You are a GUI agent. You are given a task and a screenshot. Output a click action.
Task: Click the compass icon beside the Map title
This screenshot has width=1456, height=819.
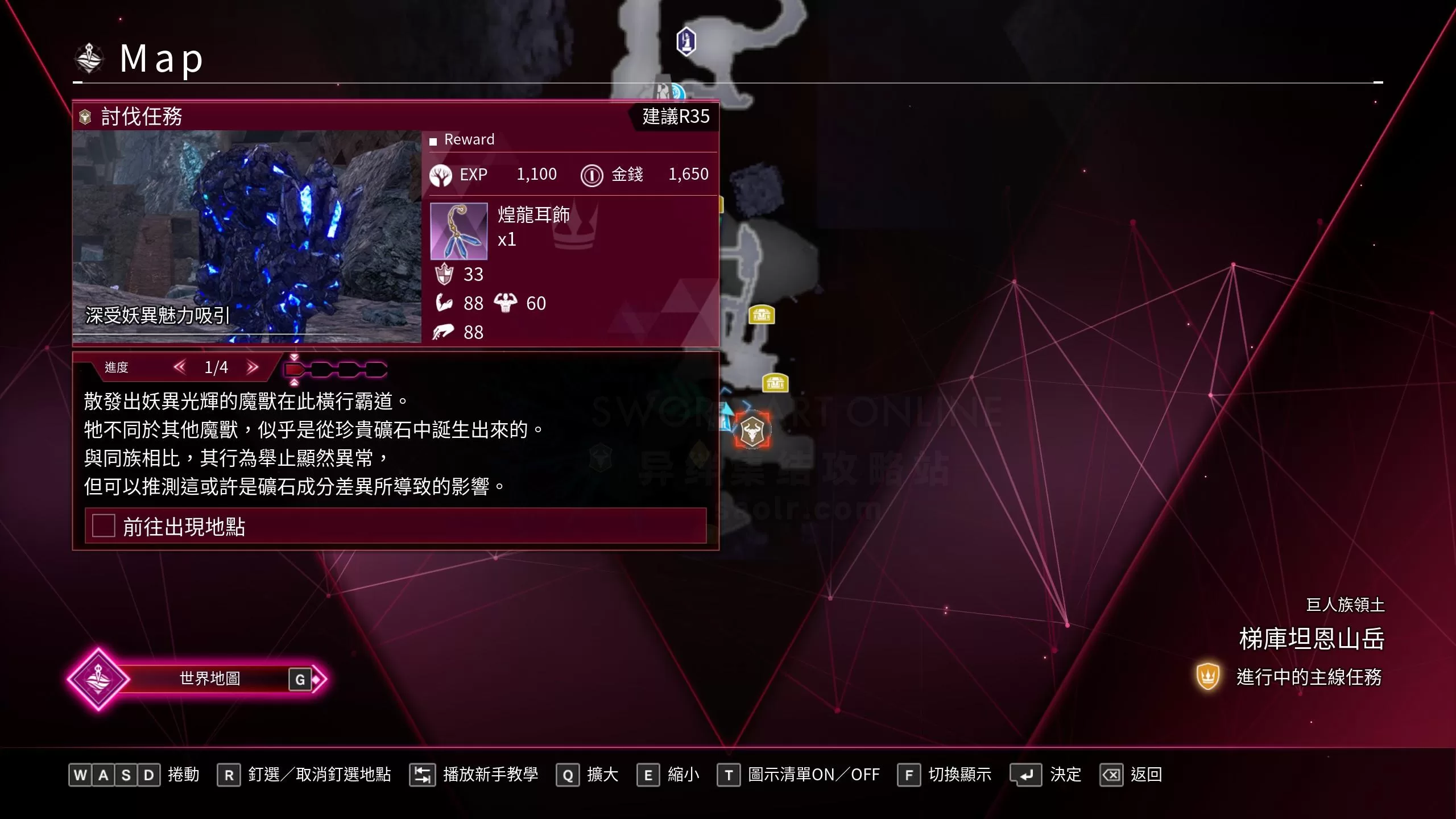click(x=89, y=57)
